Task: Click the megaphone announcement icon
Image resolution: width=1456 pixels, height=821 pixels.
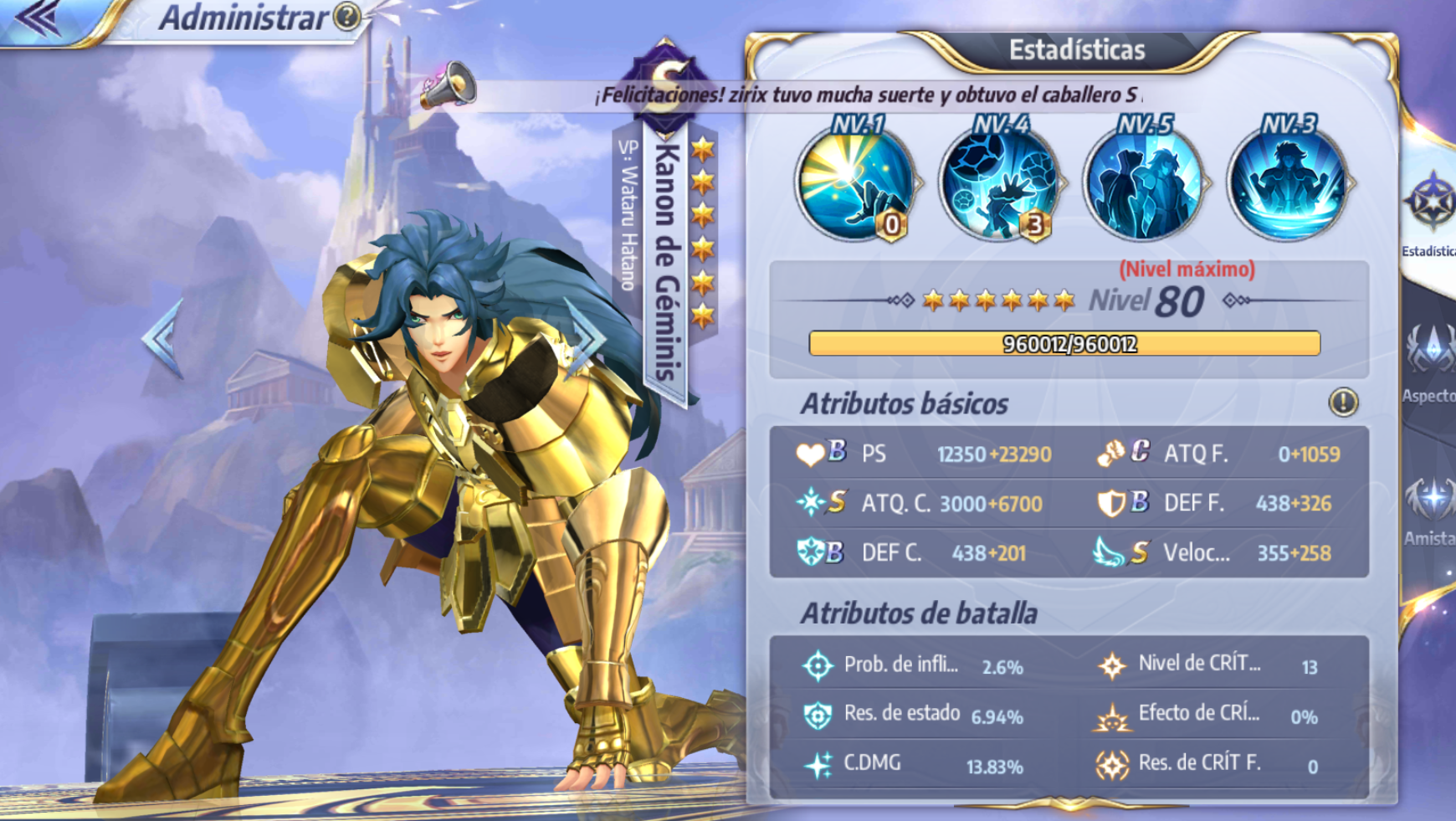Action: 449,85
